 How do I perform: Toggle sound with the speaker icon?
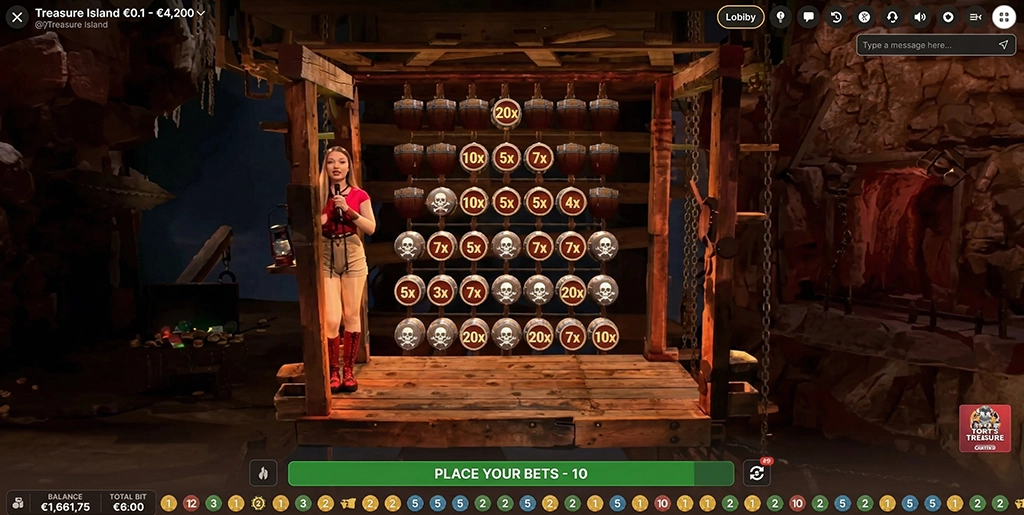pyautogui.click(x=920, y=17)
